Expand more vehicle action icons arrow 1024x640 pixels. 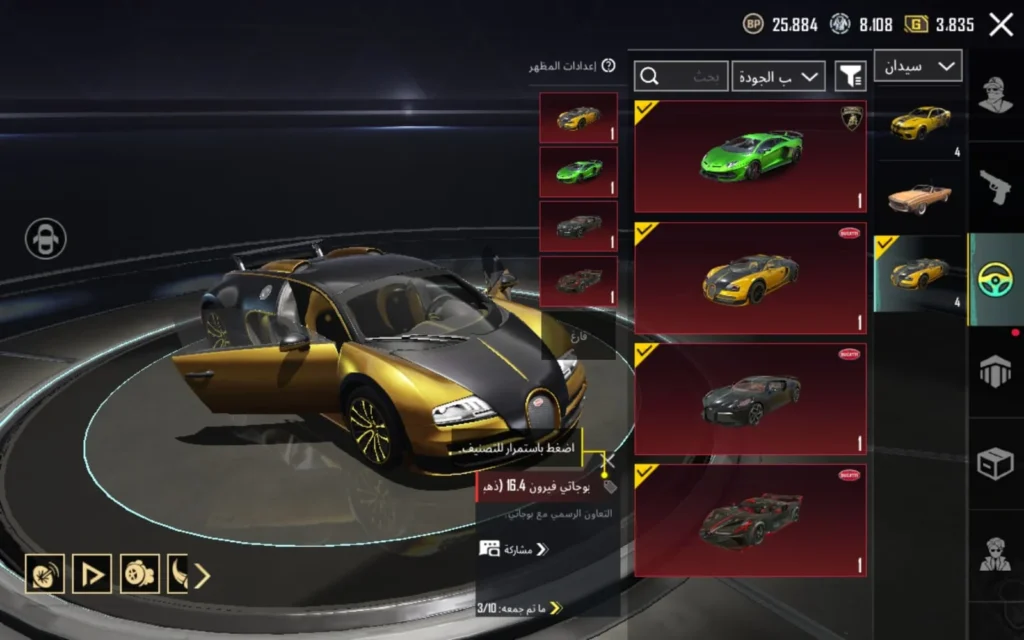pos(202,575)
